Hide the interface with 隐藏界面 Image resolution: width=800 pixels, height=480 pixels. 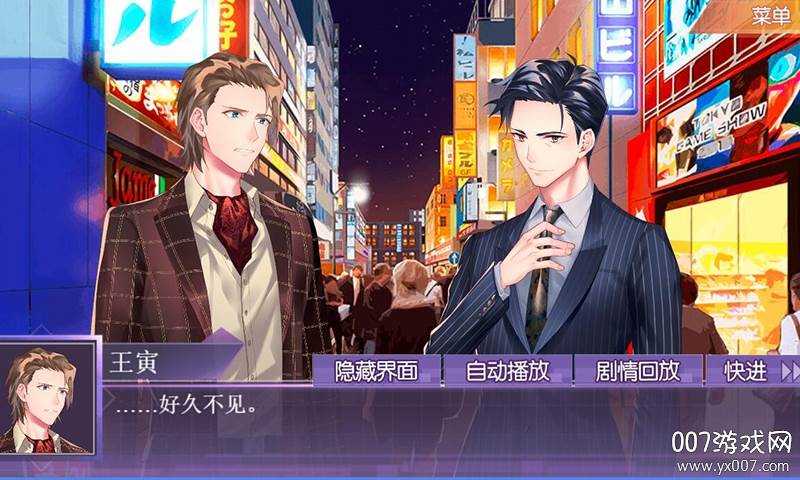pos(376,371)
